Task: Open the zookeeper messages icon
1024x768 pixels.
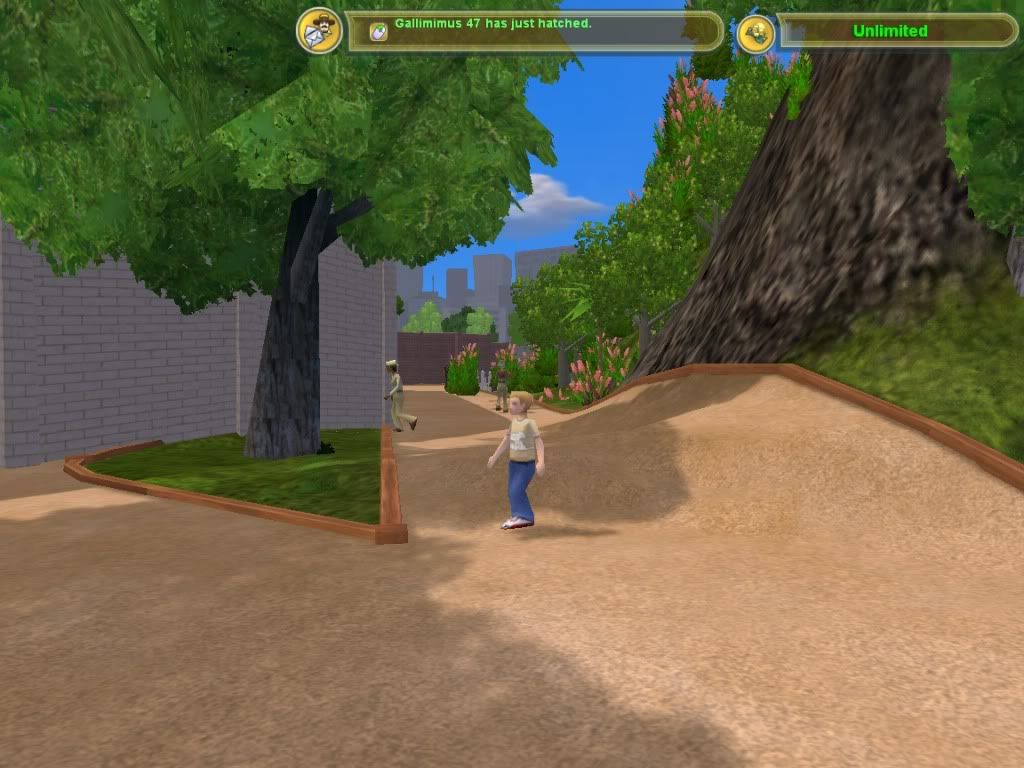Action: (x=319, y=30)
